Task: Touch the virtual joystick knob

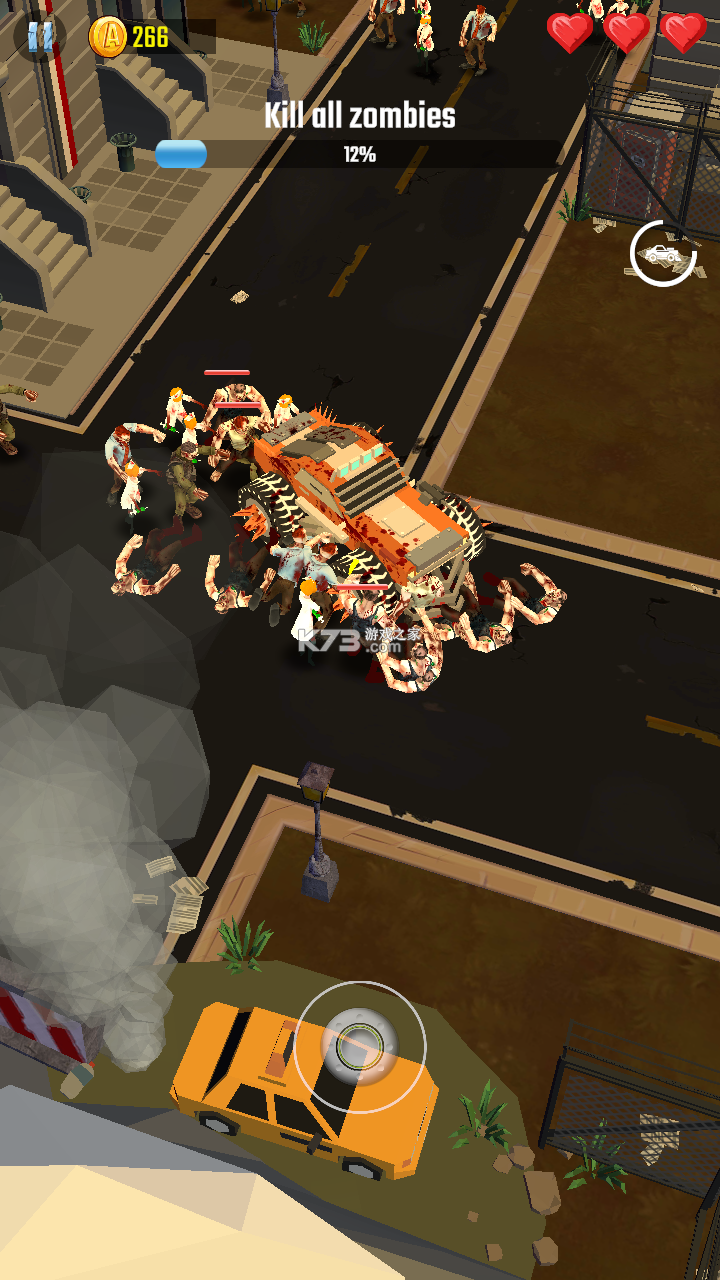Action: (x=358, y=1046)
